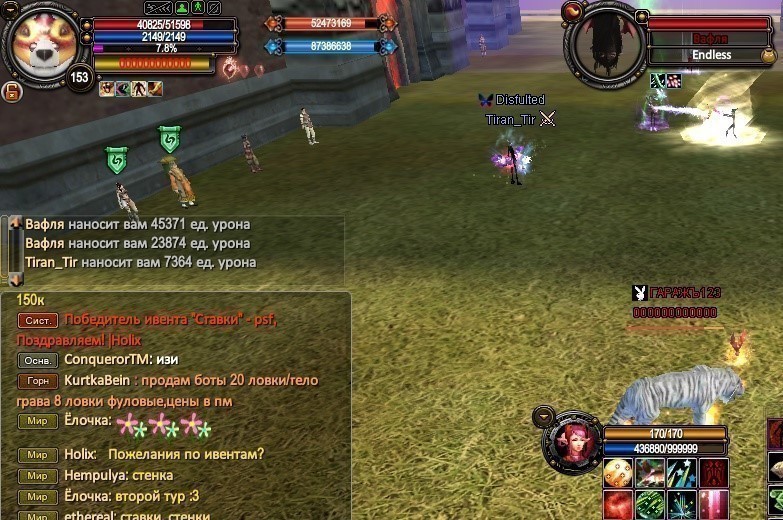Use the falling blue stars pet skill
The height and width of the screenshot is (520, 783).
(682, 473)
